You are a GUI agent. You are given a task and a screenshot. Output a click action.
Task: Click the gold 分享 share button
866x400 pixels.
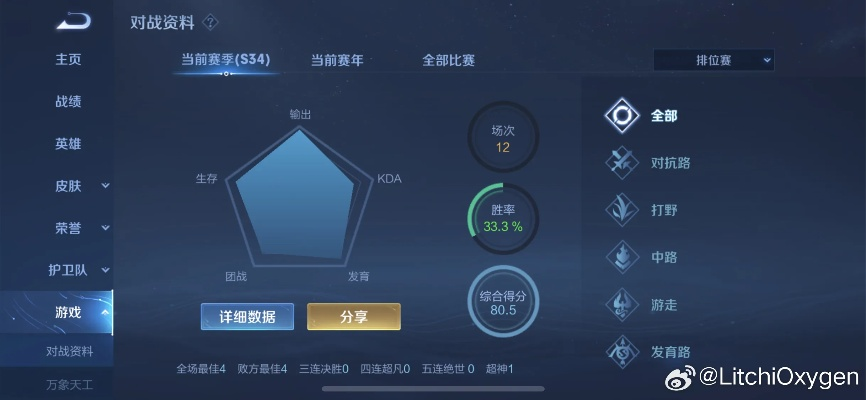[x=354, y=317]
